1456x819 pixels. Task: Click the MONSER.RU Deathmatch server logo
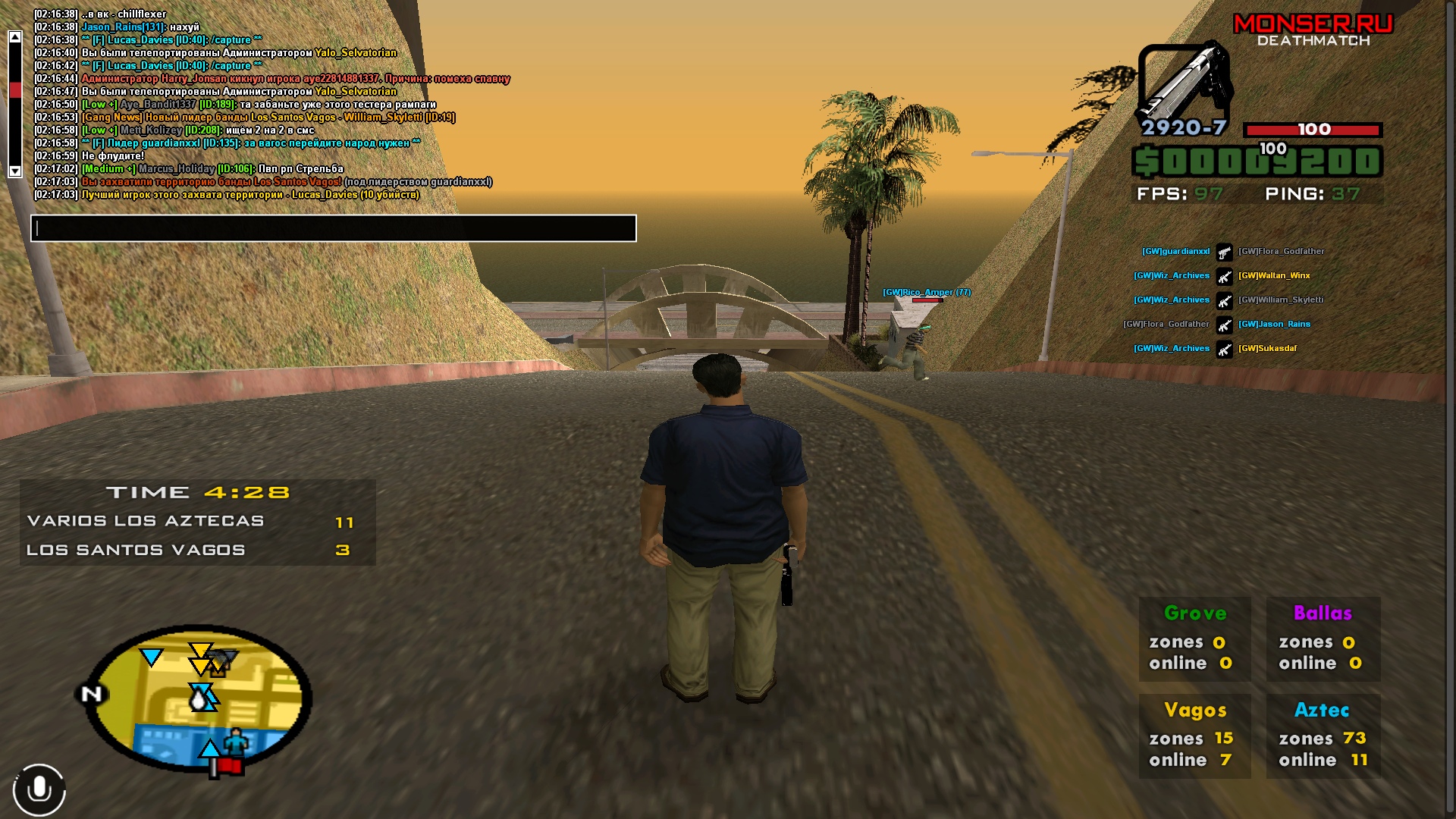[1313, 31]
